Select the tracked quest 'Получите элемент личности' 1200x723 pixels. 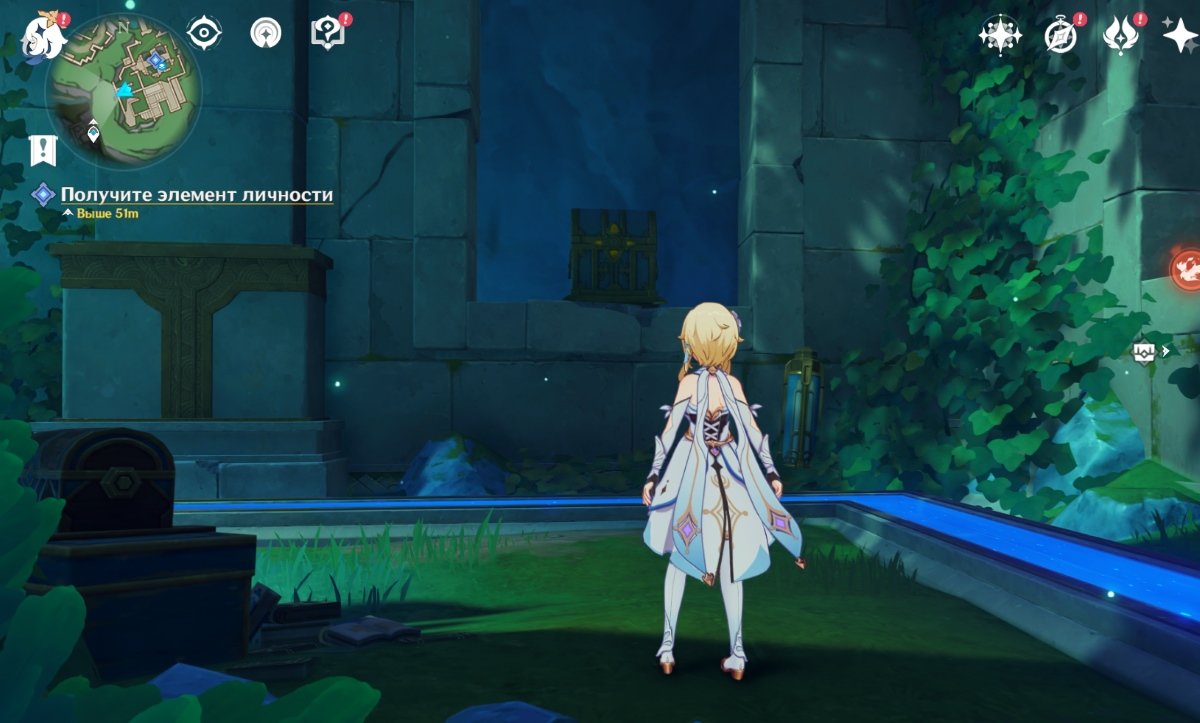pos(196,195)
